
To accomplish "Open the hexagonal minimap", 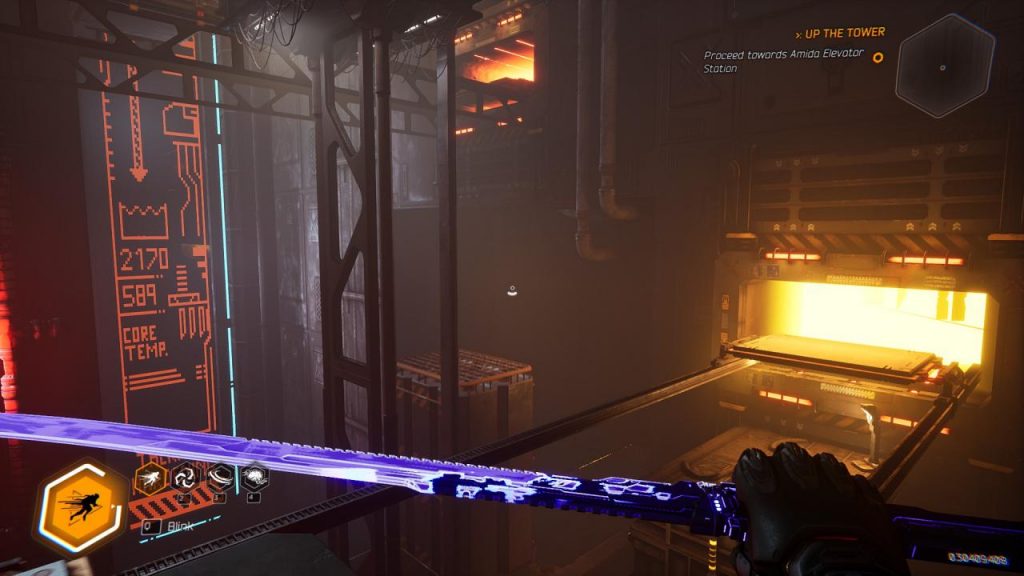I will 944,66.
